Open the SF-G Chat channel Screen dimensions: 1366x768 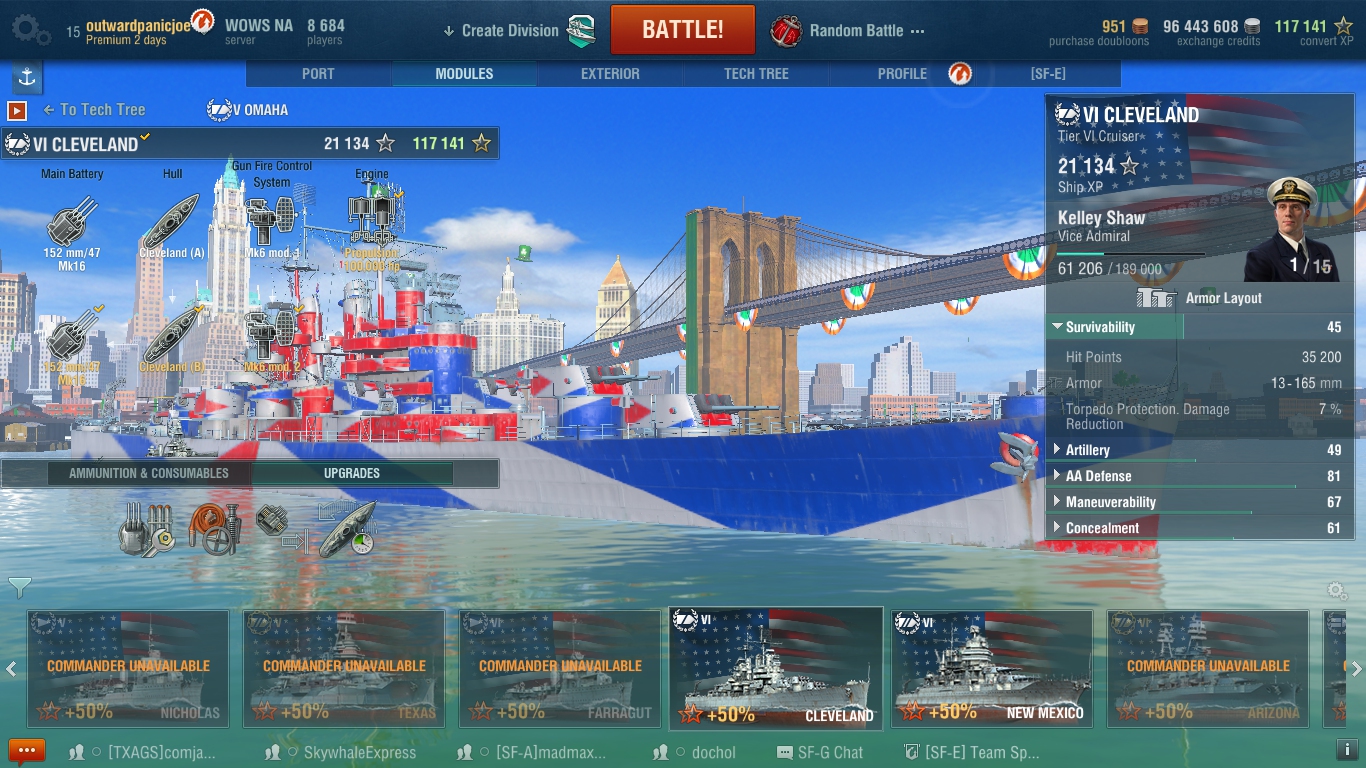coord(822,752)
